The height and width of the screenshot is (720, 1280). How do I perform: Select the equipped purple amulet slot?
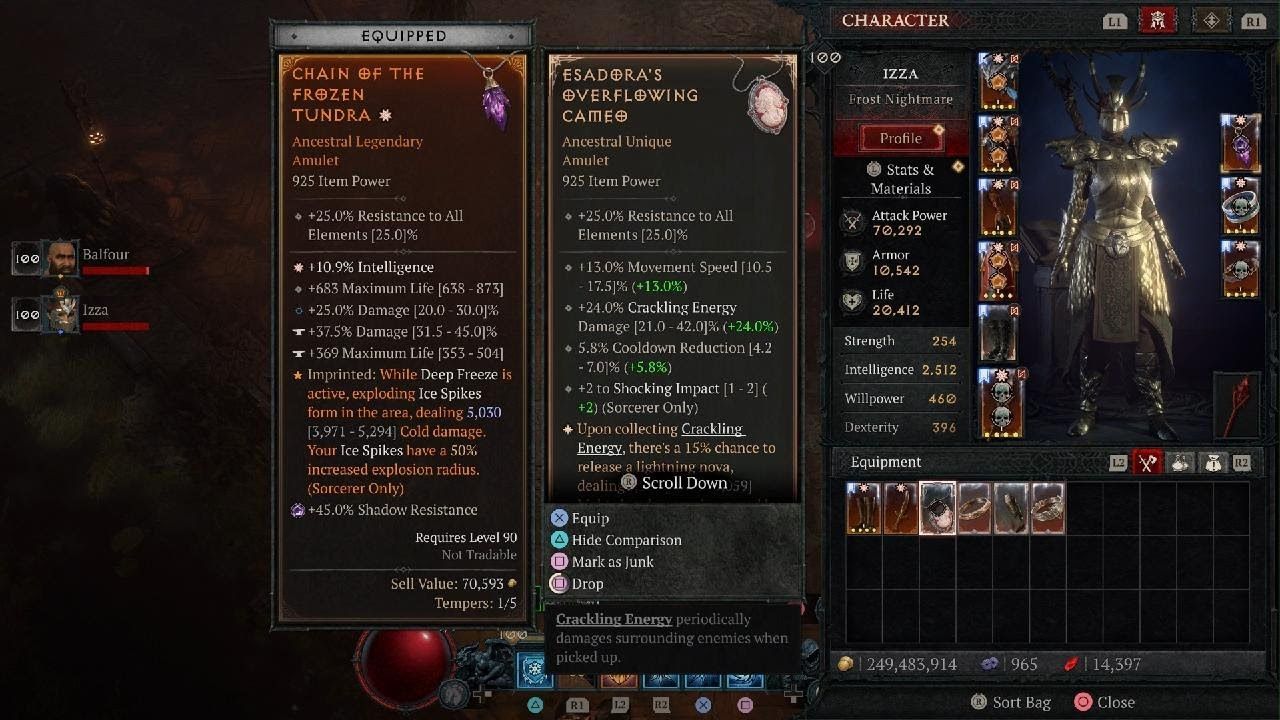pyautogui.click(x=1241, y=144)
